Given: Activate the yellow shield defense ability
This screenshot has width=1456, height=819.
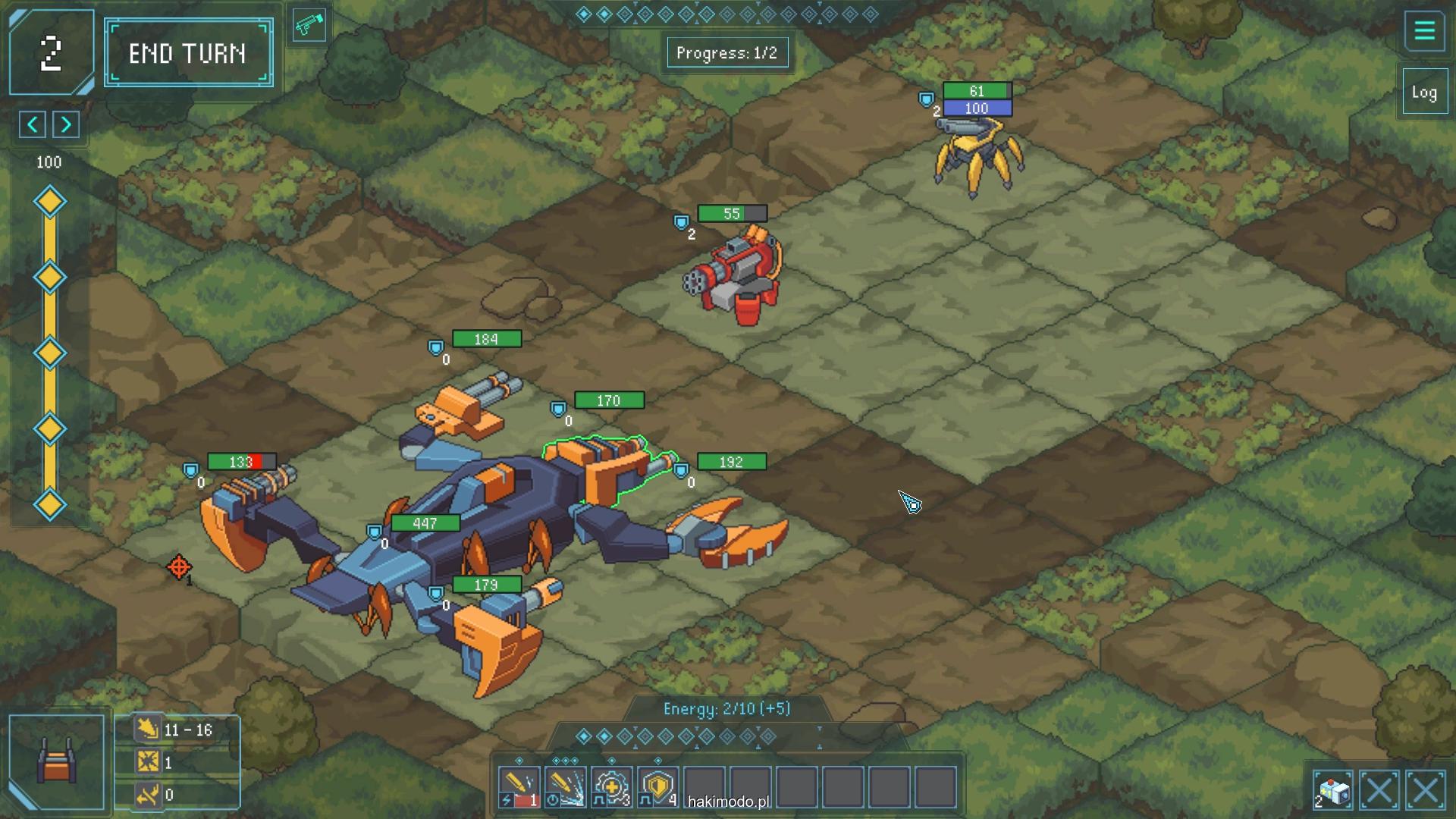Looking at the screenshot, I should (657, 787).
